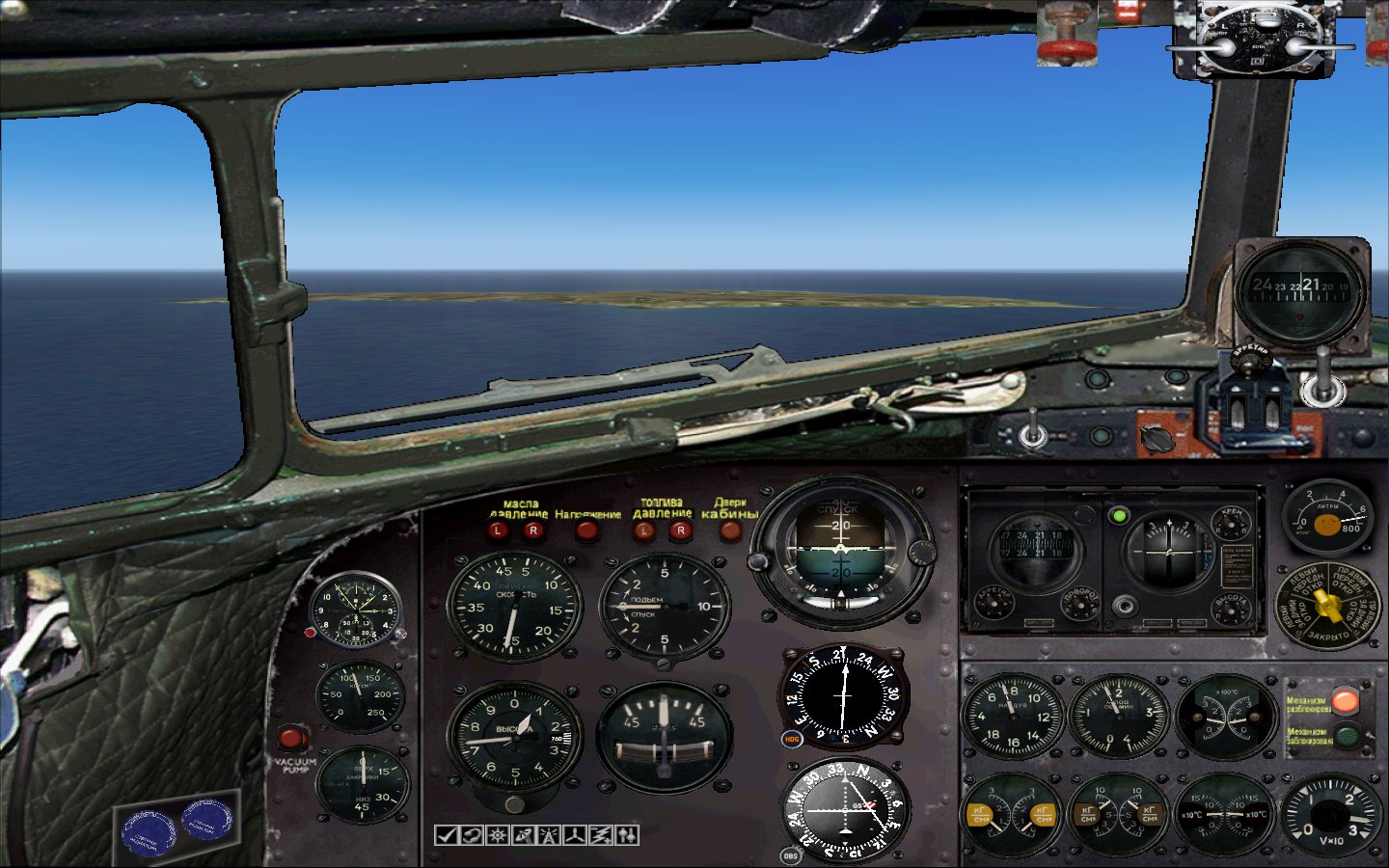
Task: Rotate the АРРЕТИР caging knob on the gyro panel
Action: 994,604
